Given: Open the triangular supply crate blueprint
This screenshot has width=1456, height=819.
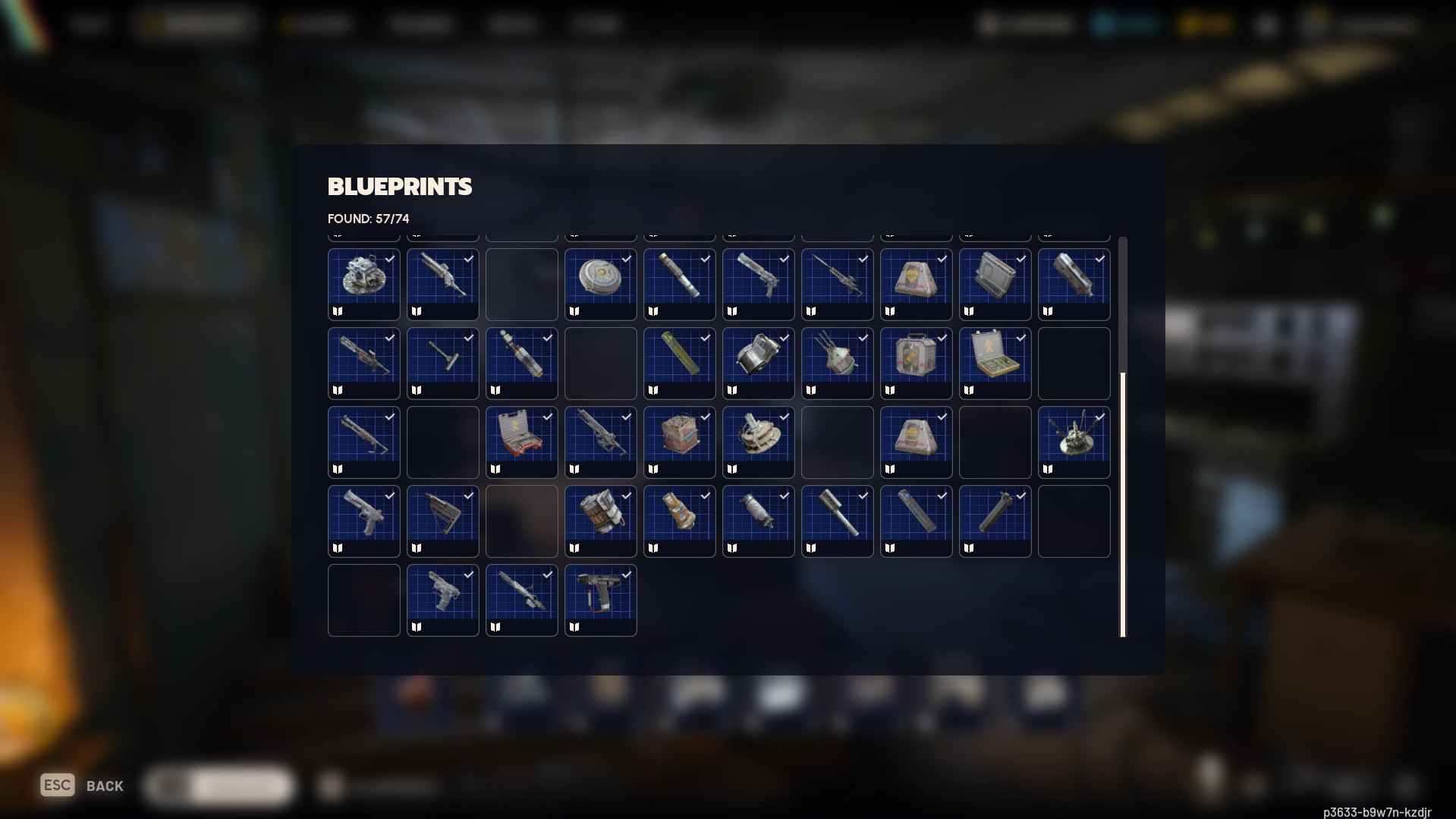Looking at the screenshot, I should [916, 285].
